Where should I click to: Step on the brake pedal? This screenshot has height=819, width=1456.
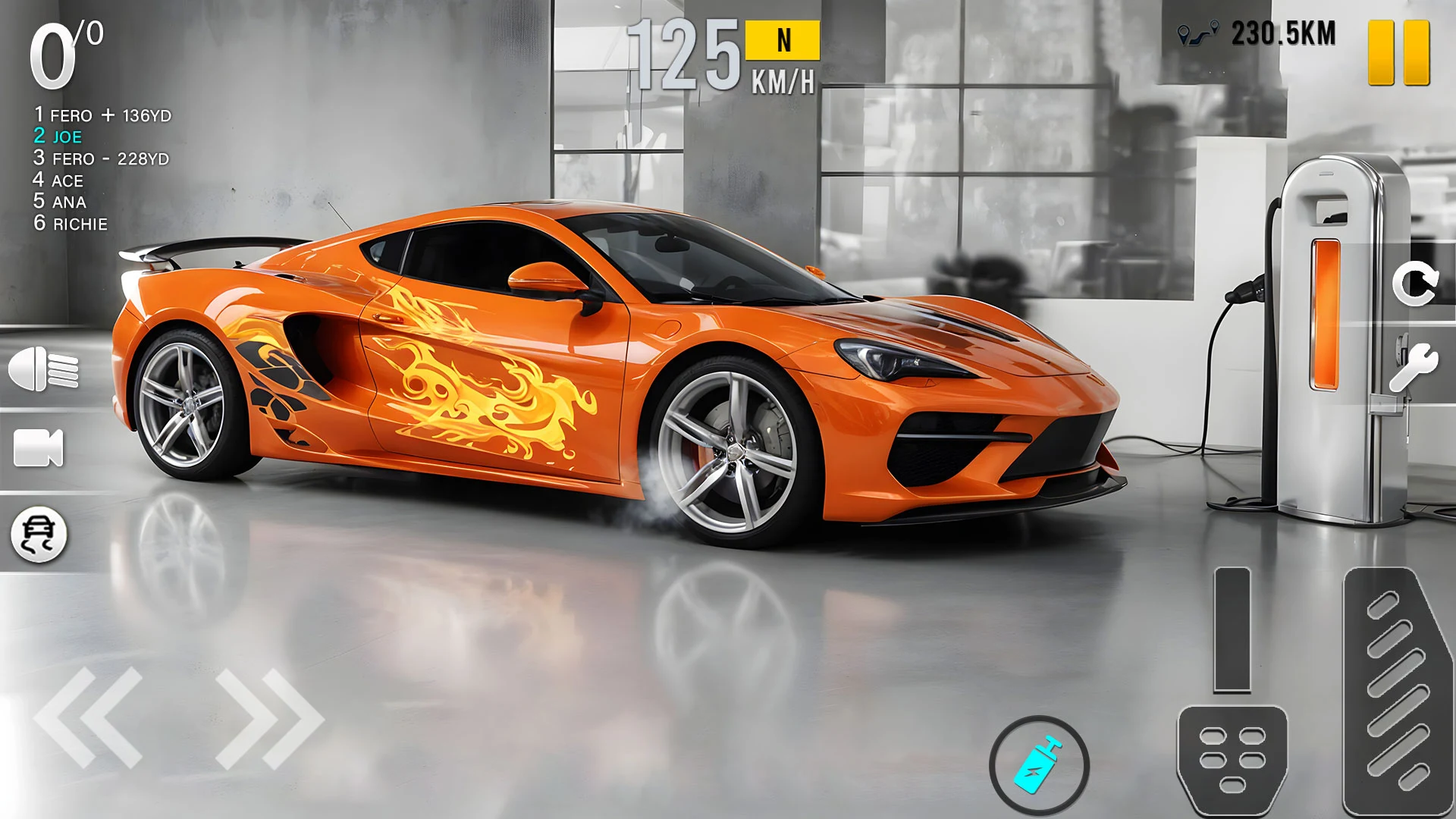(x=1232, y=758)
